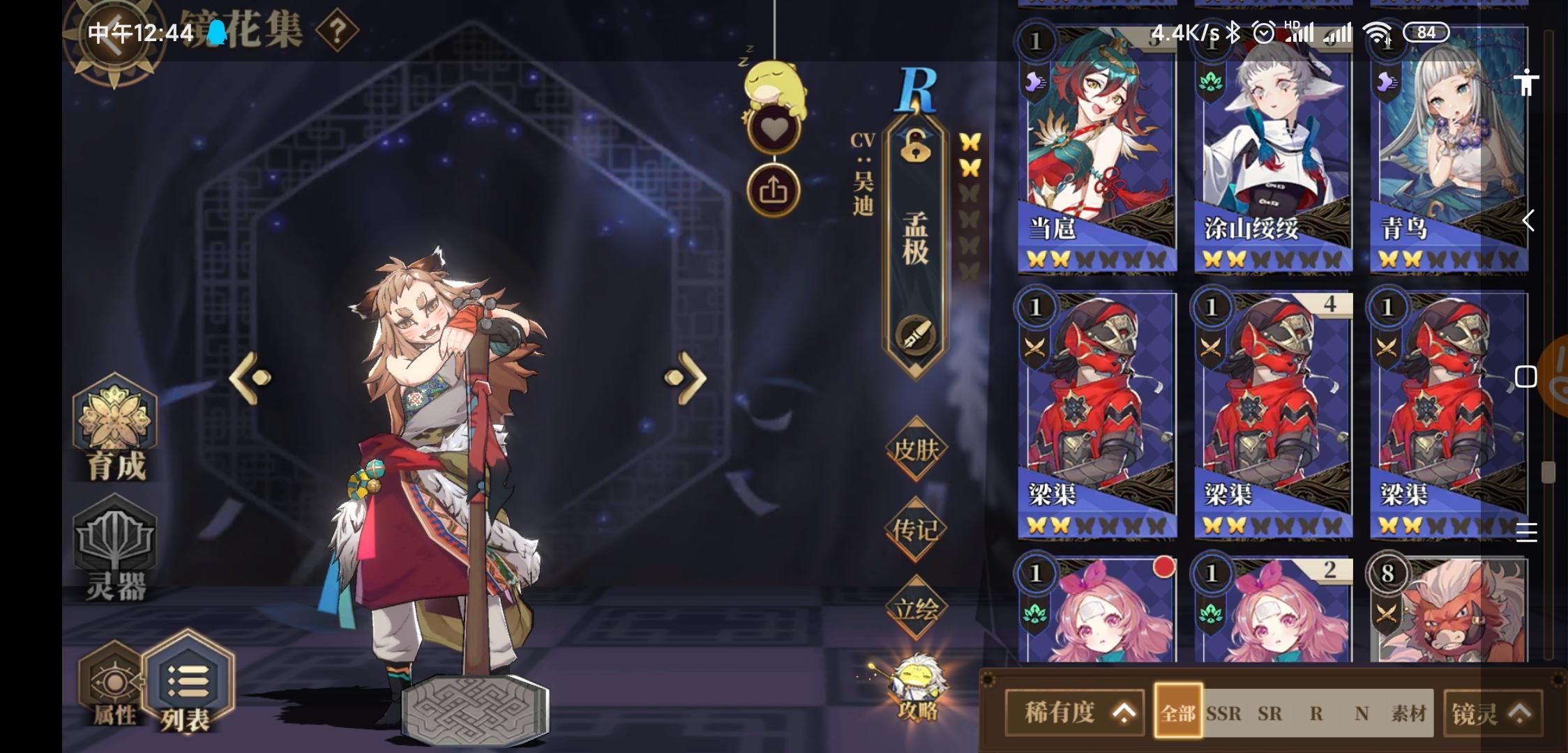Collapse the 镜灵 filter dropdown
The height and width of the screenshot is (753, 1568).
click(1492, 713)
